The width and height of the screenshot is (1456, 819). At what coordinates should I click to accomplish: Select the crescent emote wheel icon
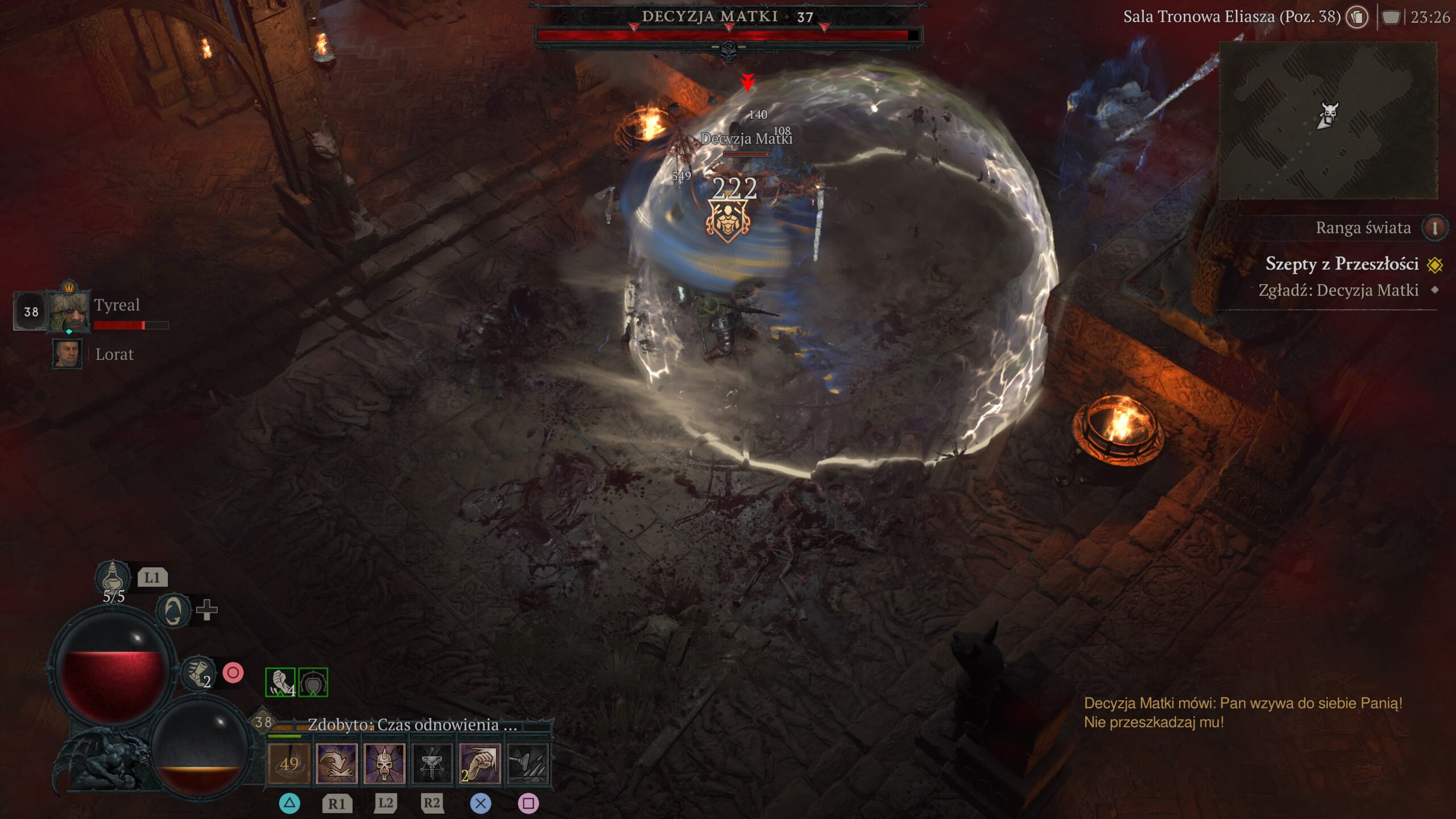click(173, 611)
